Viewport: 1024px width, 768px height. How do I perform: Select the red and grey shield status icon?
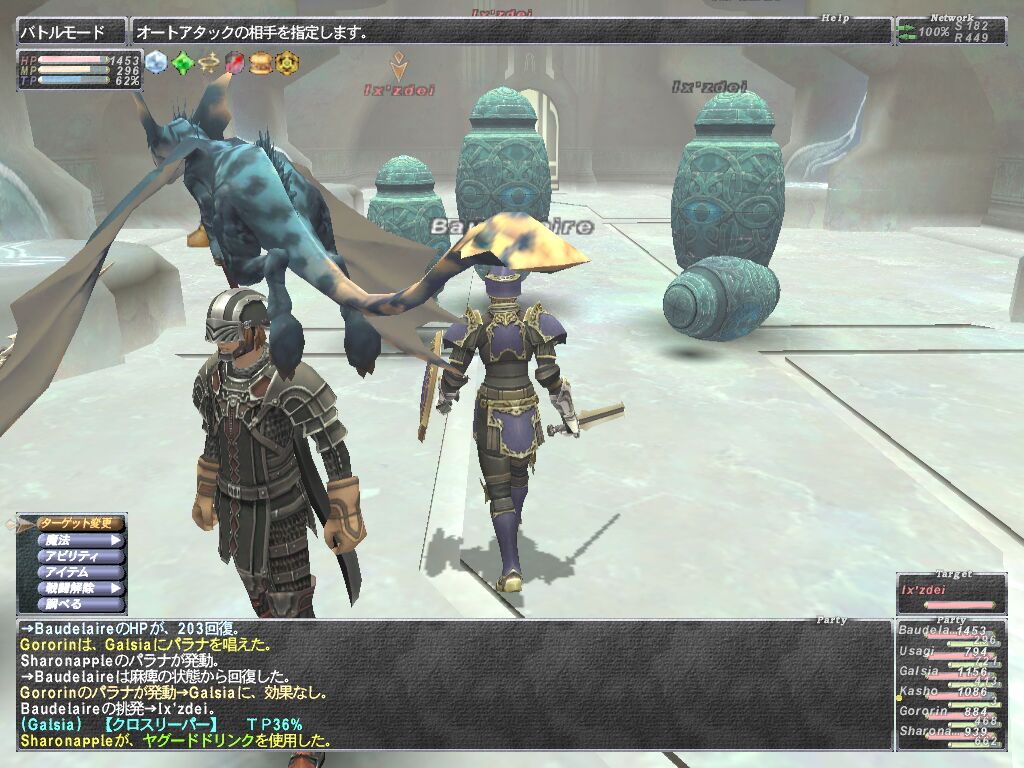[234, 62]
